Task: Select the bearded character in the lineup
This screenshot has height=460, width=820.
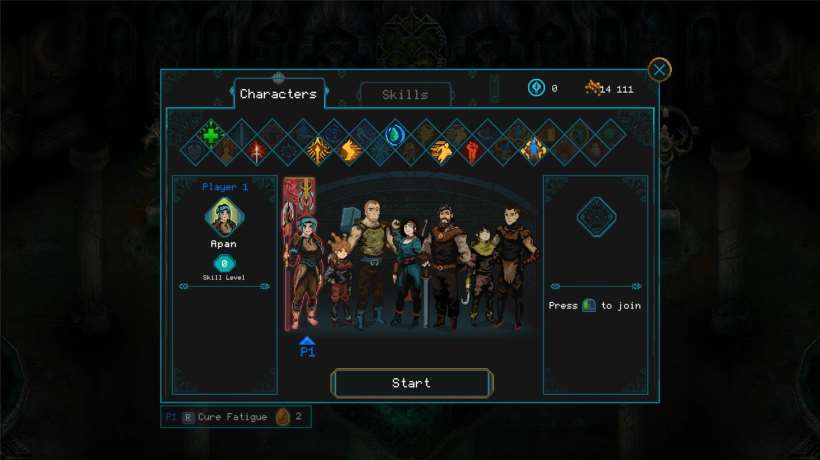Action: tap(446, 262)
